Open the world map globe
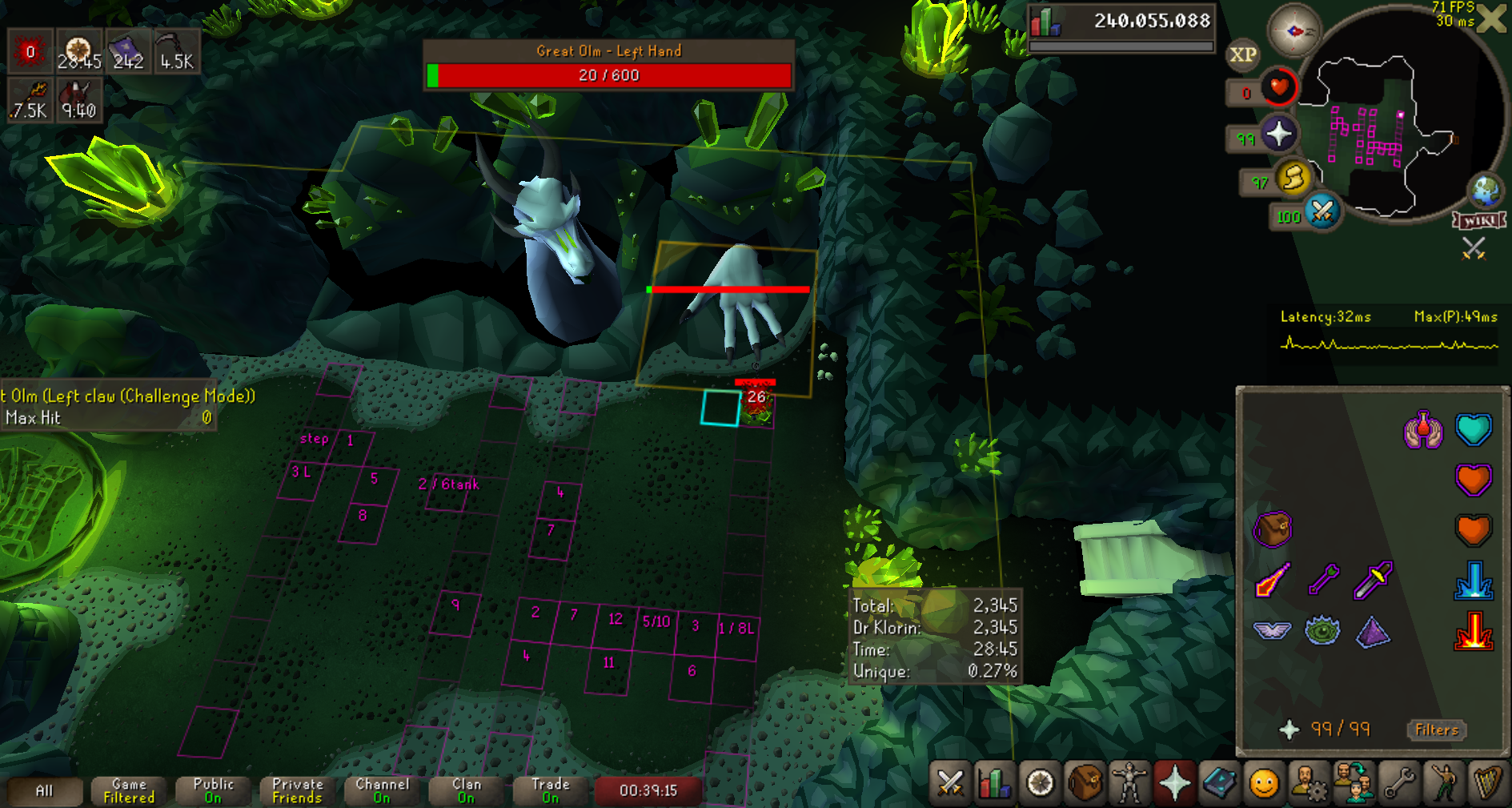Viewport: 1512px width, 808px height. pos(1486,191)
